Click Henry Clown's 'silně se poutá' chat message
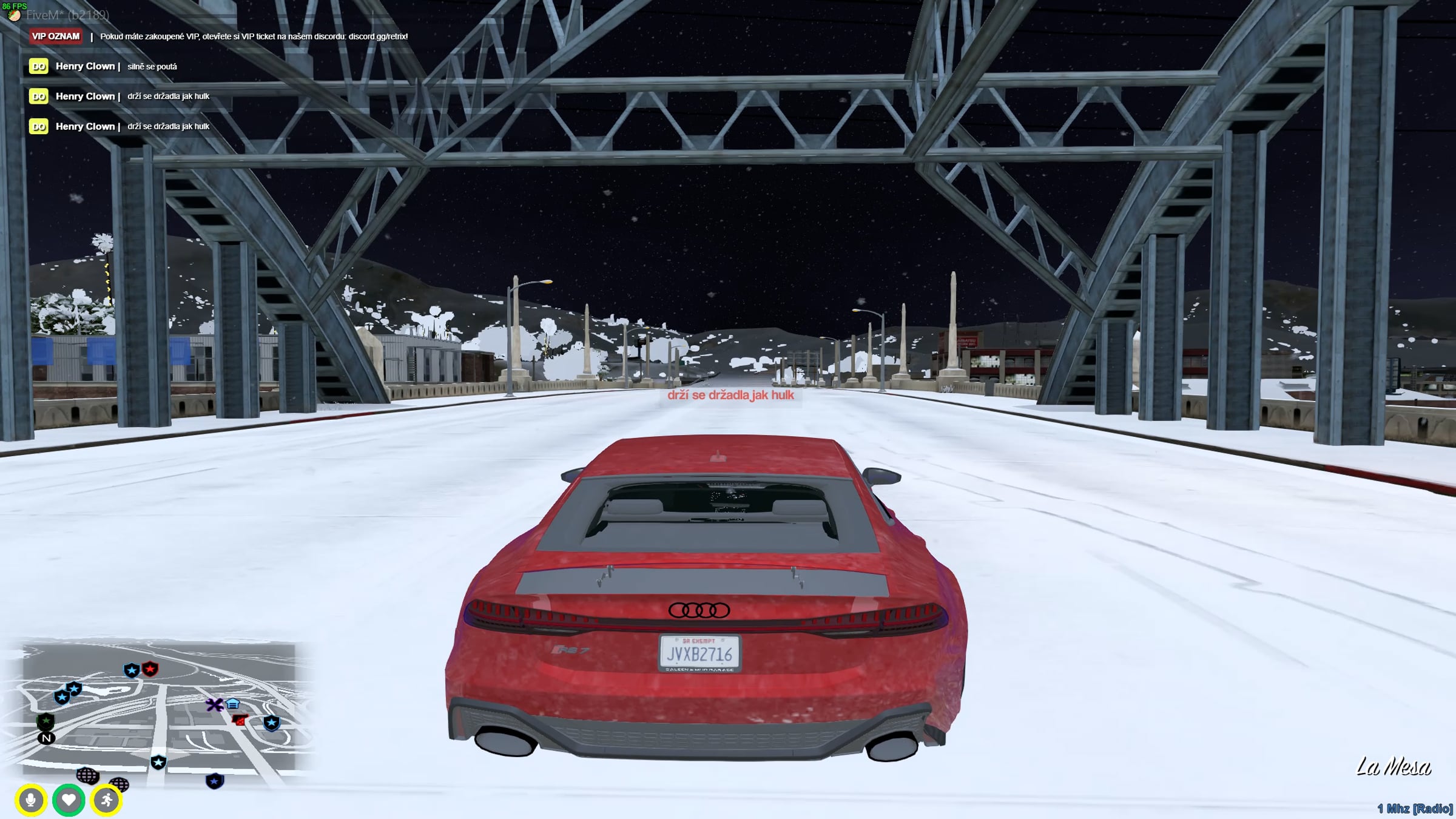The image size is (1456, 819). pos(152,67)
